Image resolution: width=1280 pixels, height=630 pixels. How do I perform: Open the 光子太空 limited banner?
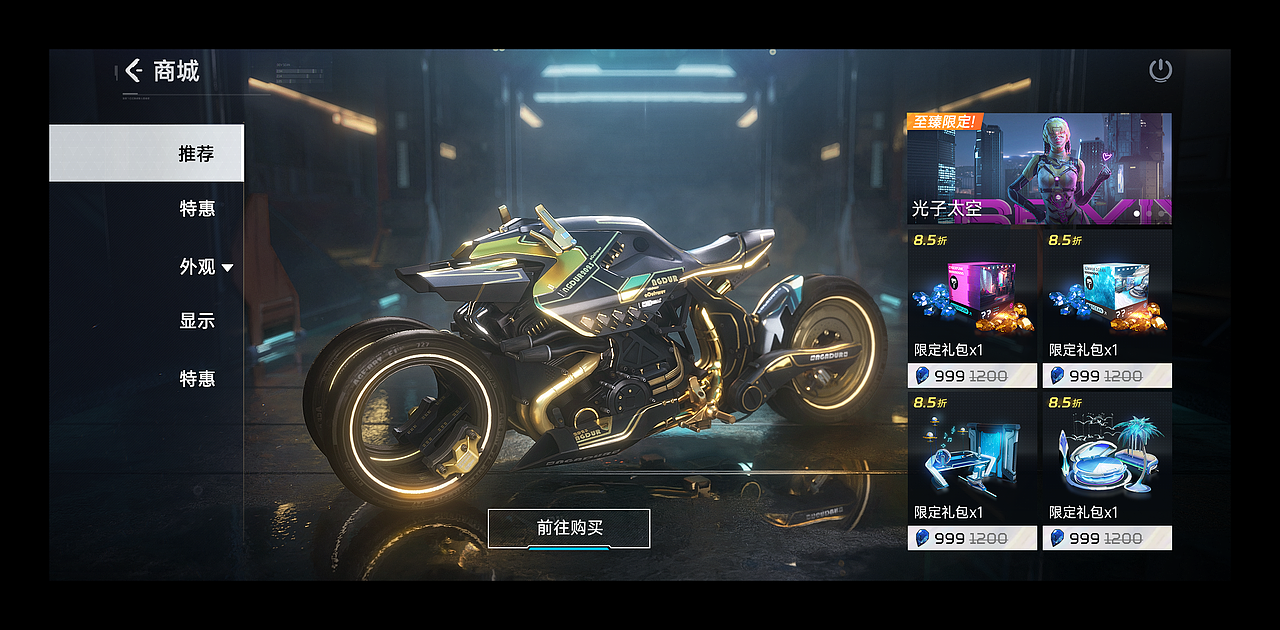[x=1039, y=168]
